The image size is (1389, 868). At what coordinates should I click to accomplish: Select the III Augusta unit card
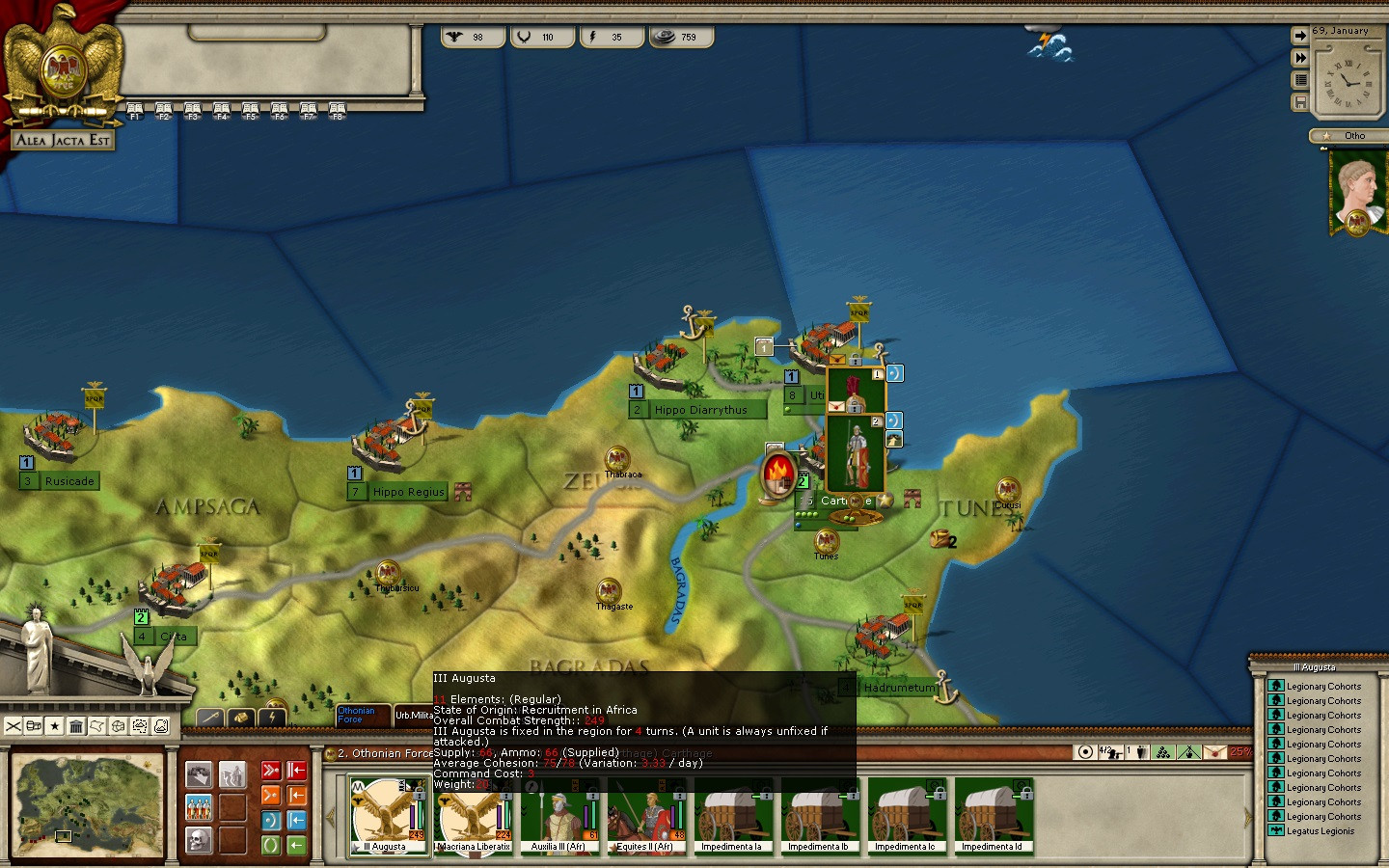point(388,816)
